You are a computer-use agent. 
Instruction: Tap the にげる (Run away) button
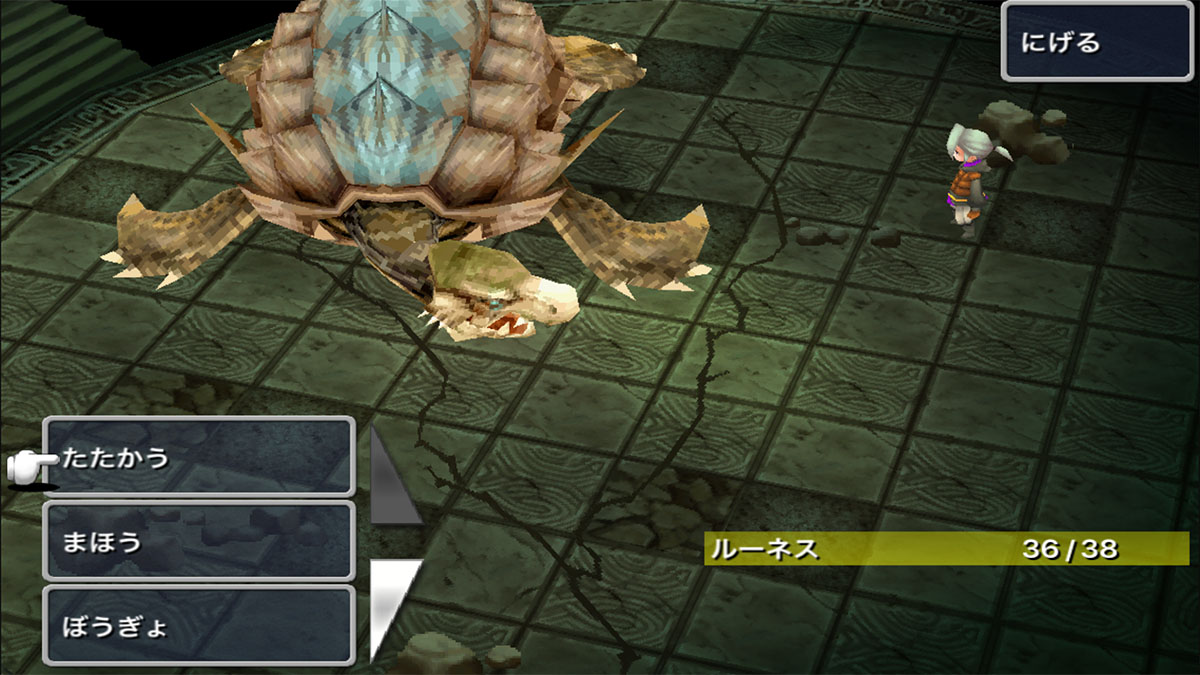[1097, 42]
